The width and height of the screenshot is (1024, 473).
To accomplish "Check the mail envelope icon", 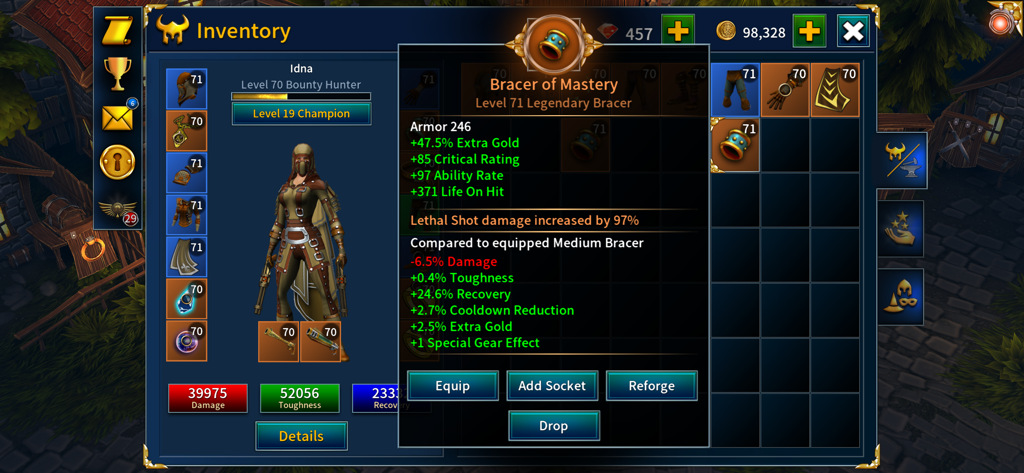I will click(118, 119).
